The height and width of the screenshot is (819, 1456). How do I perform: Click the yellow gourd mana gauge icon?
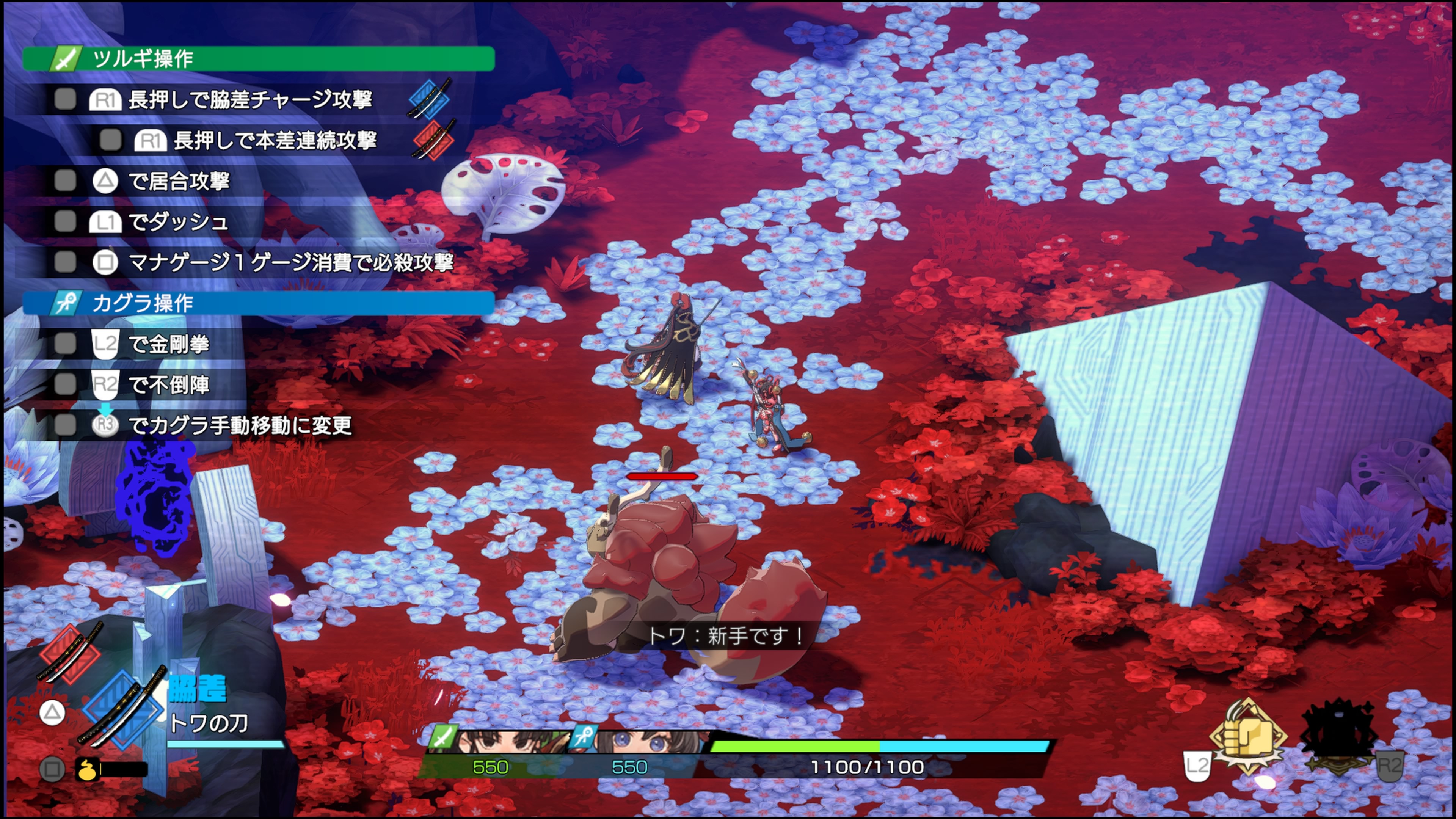pos(87,769)
